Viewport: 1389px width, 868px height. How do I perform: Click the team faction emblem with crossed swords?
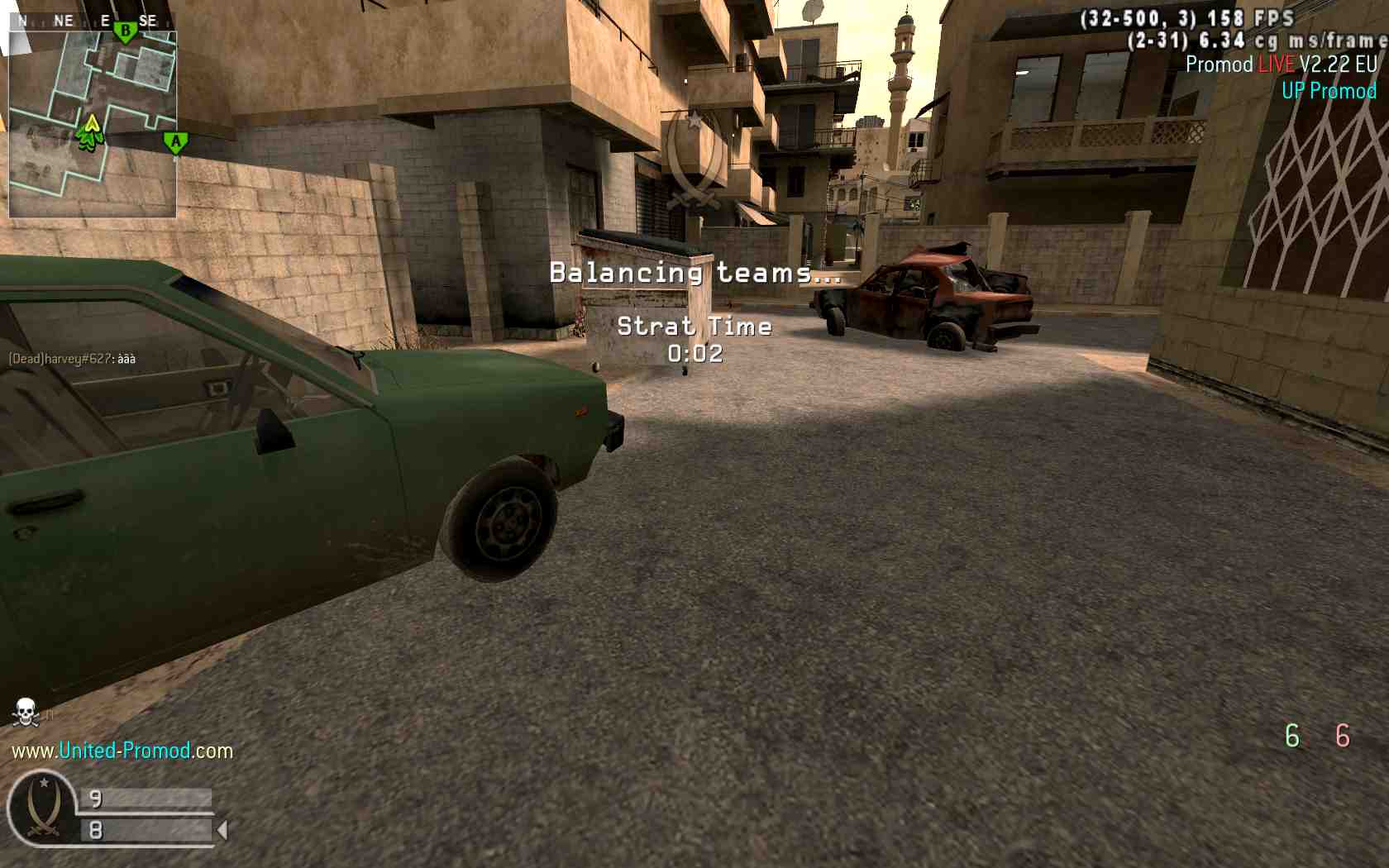(x=43, y=809)
